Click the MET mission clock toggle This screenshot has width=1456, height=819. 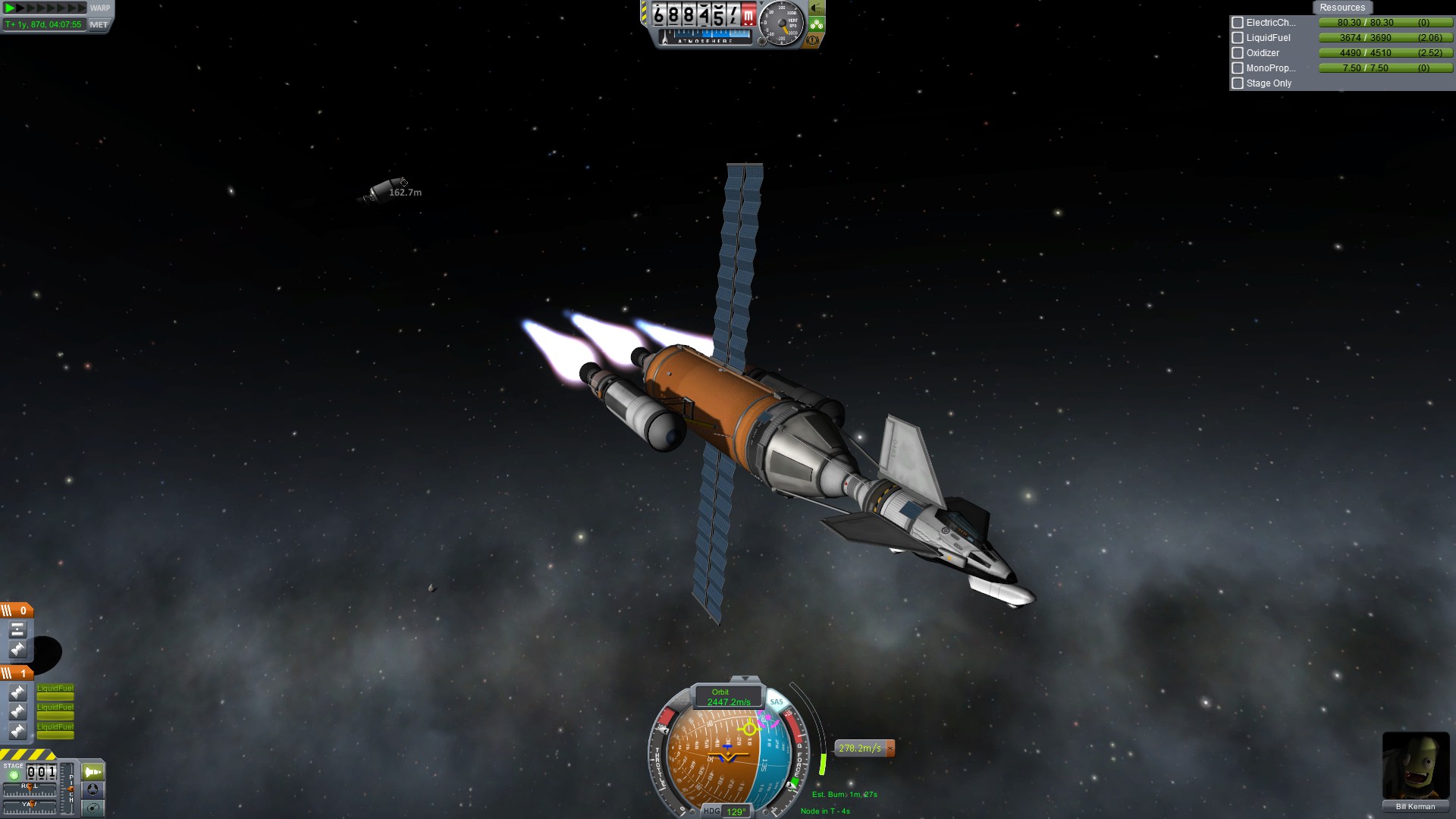coord(99,24)
